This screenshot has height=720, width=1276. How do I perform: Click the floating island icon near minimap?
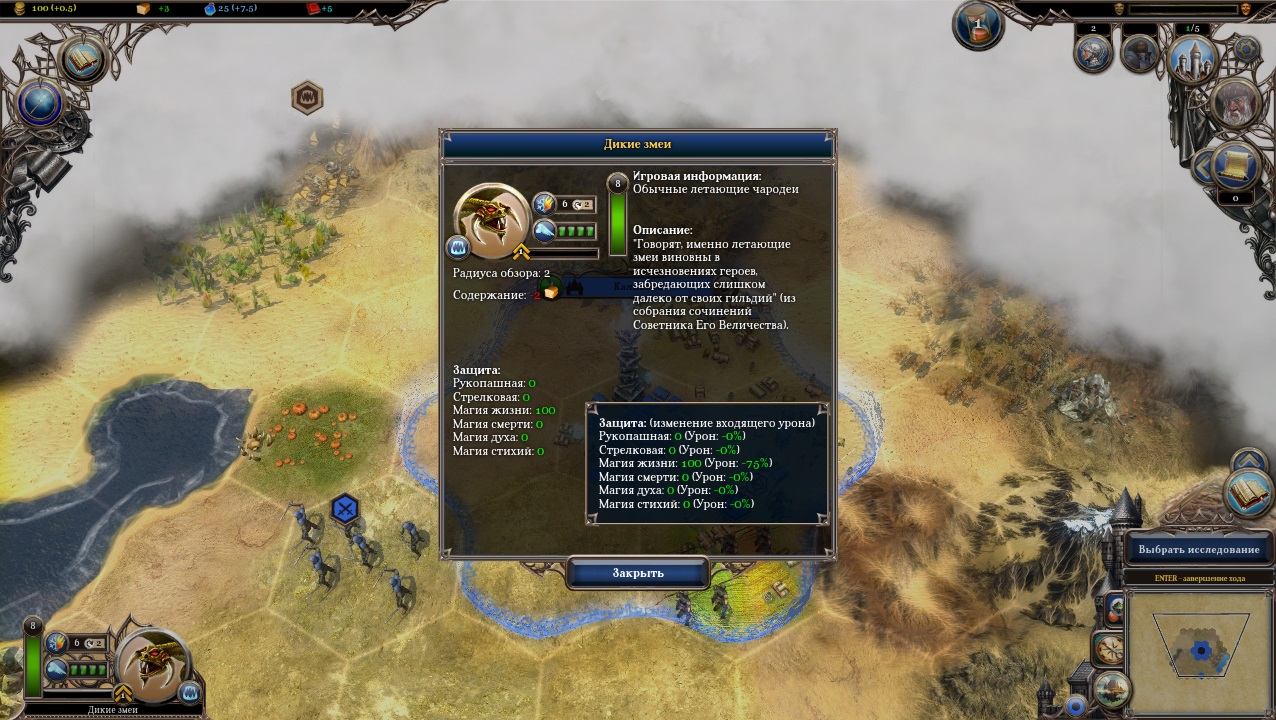coord(1112,689)
